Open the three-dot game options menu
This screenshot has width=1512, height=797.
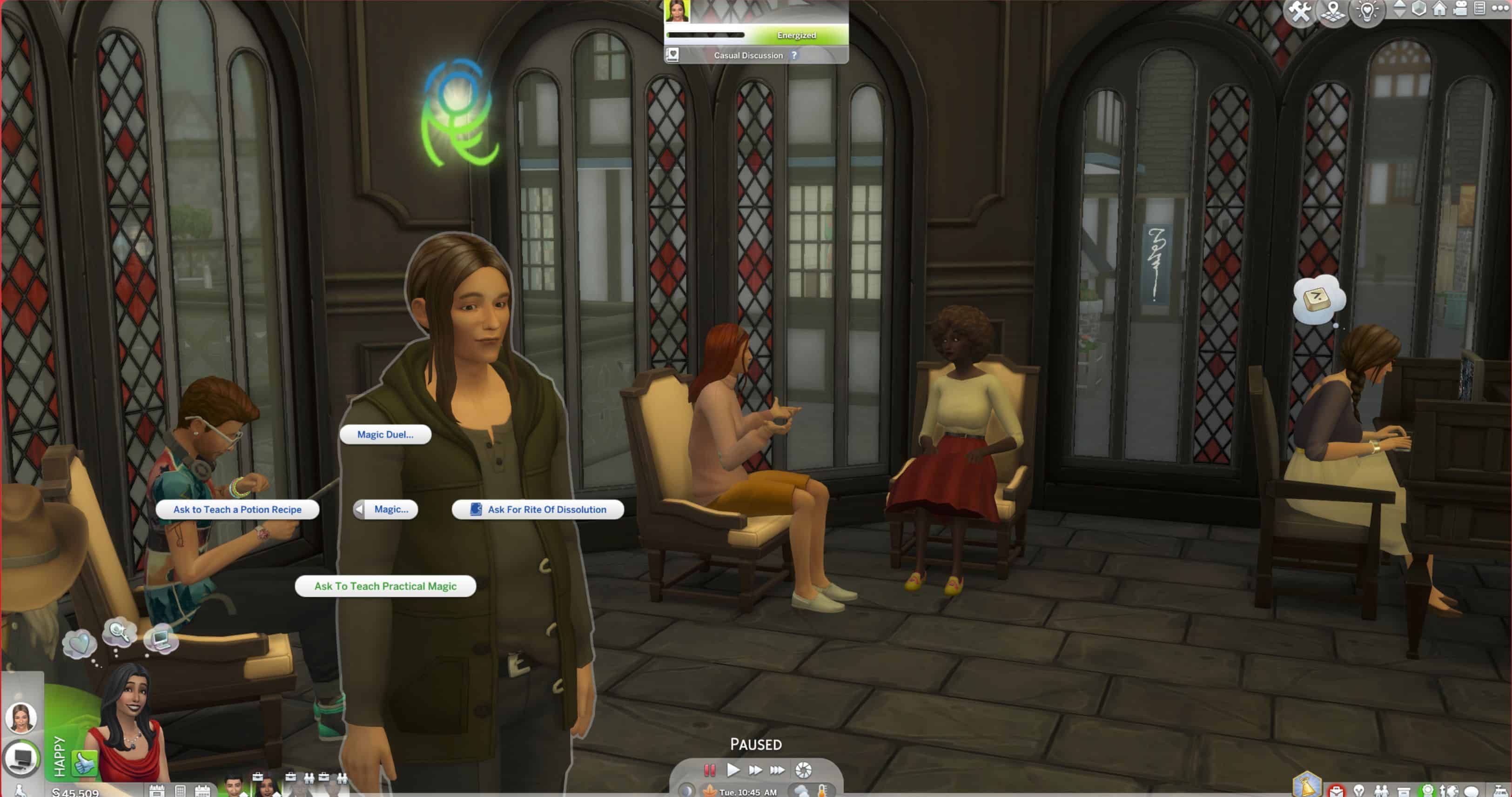[1500, 8]
